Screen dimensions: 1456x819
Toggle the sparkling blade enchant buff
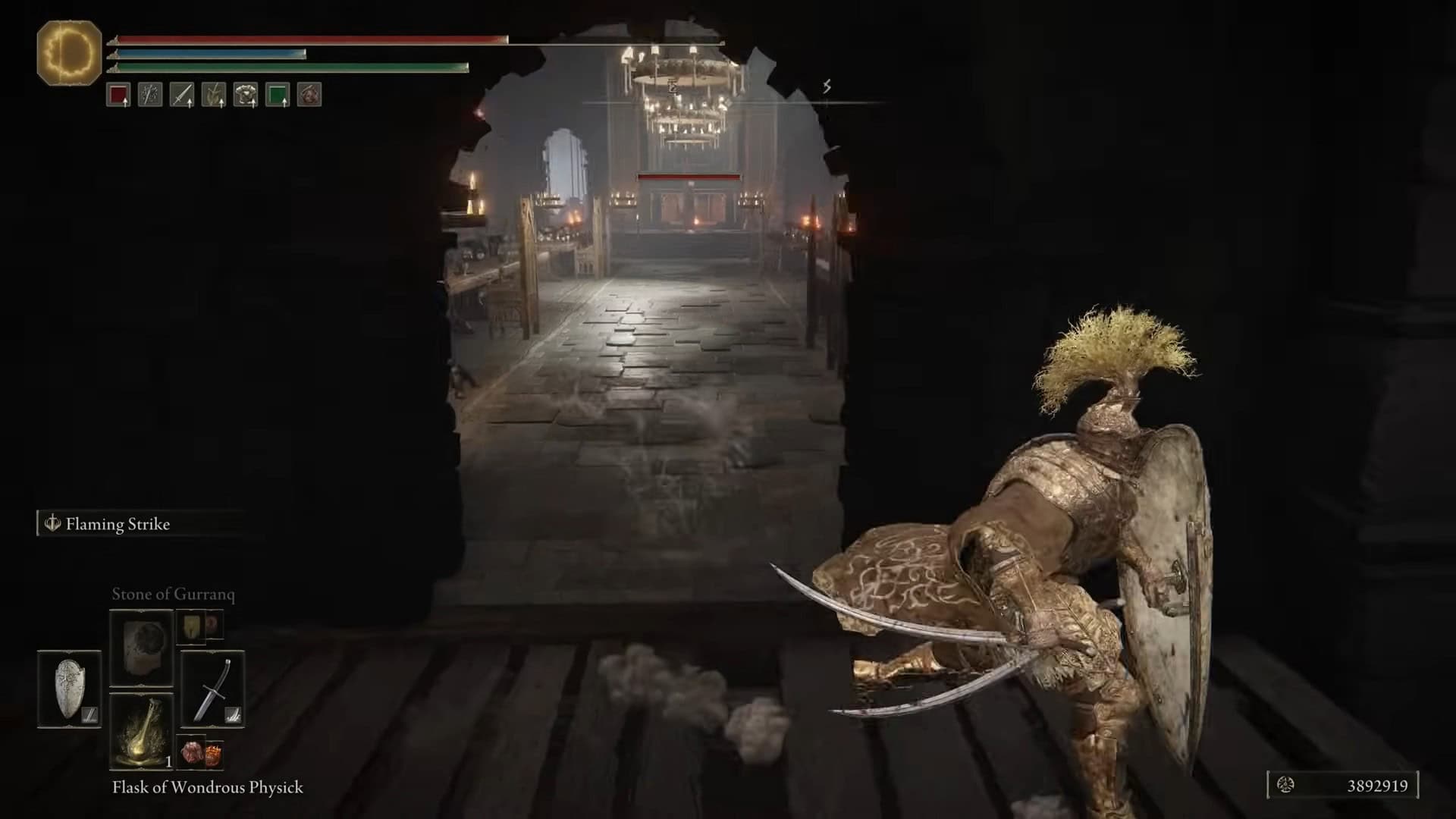click(149, 95)
